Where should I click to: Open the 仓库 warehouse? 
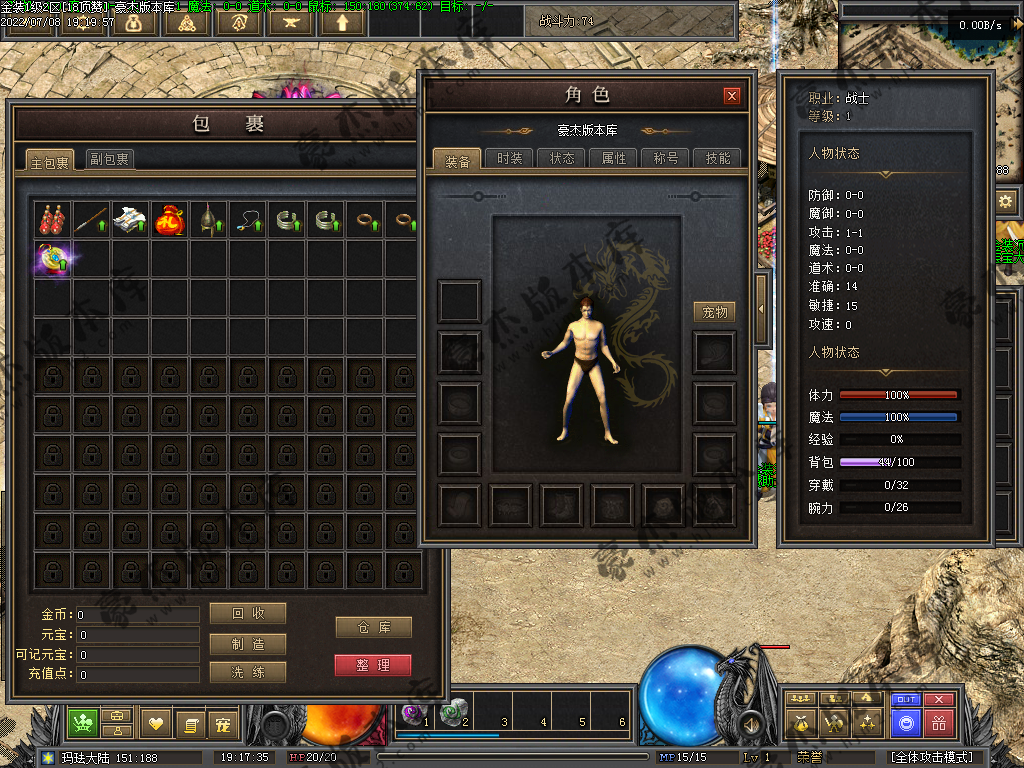click(373, 628)
